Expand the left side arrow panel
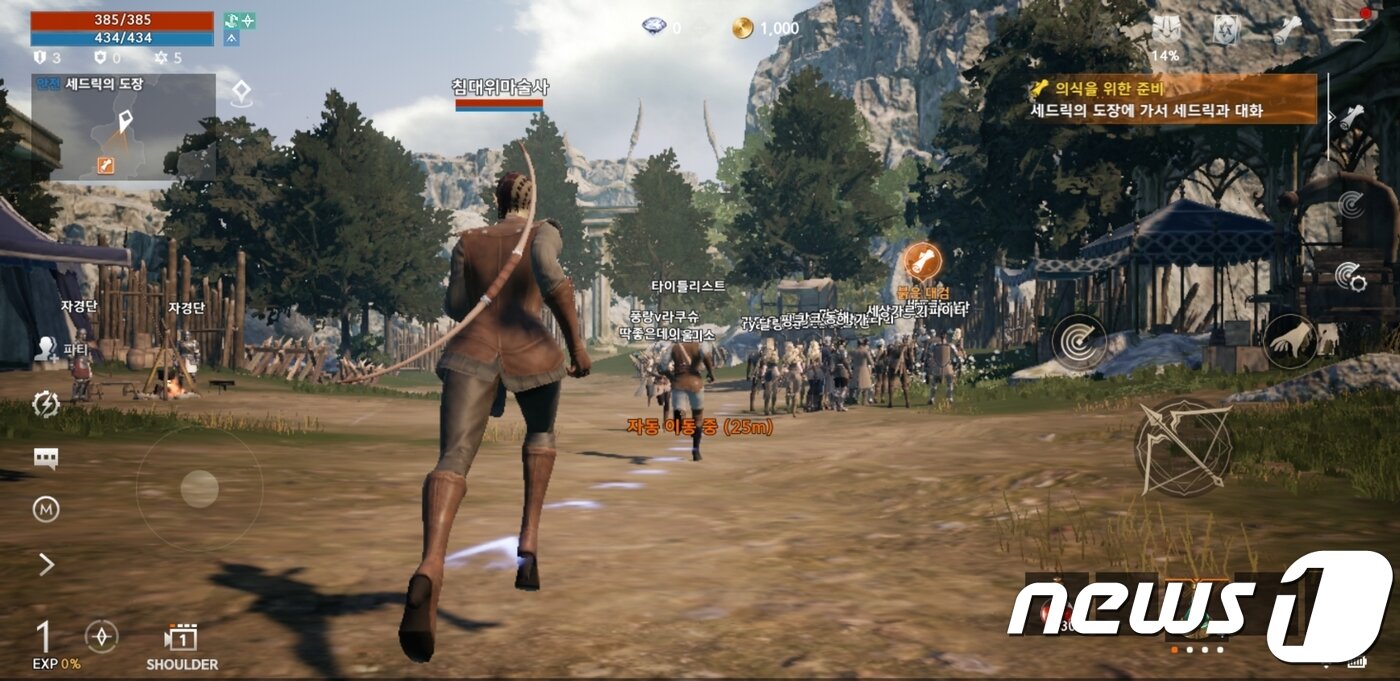1400x681 pixels. pos(46,565)
